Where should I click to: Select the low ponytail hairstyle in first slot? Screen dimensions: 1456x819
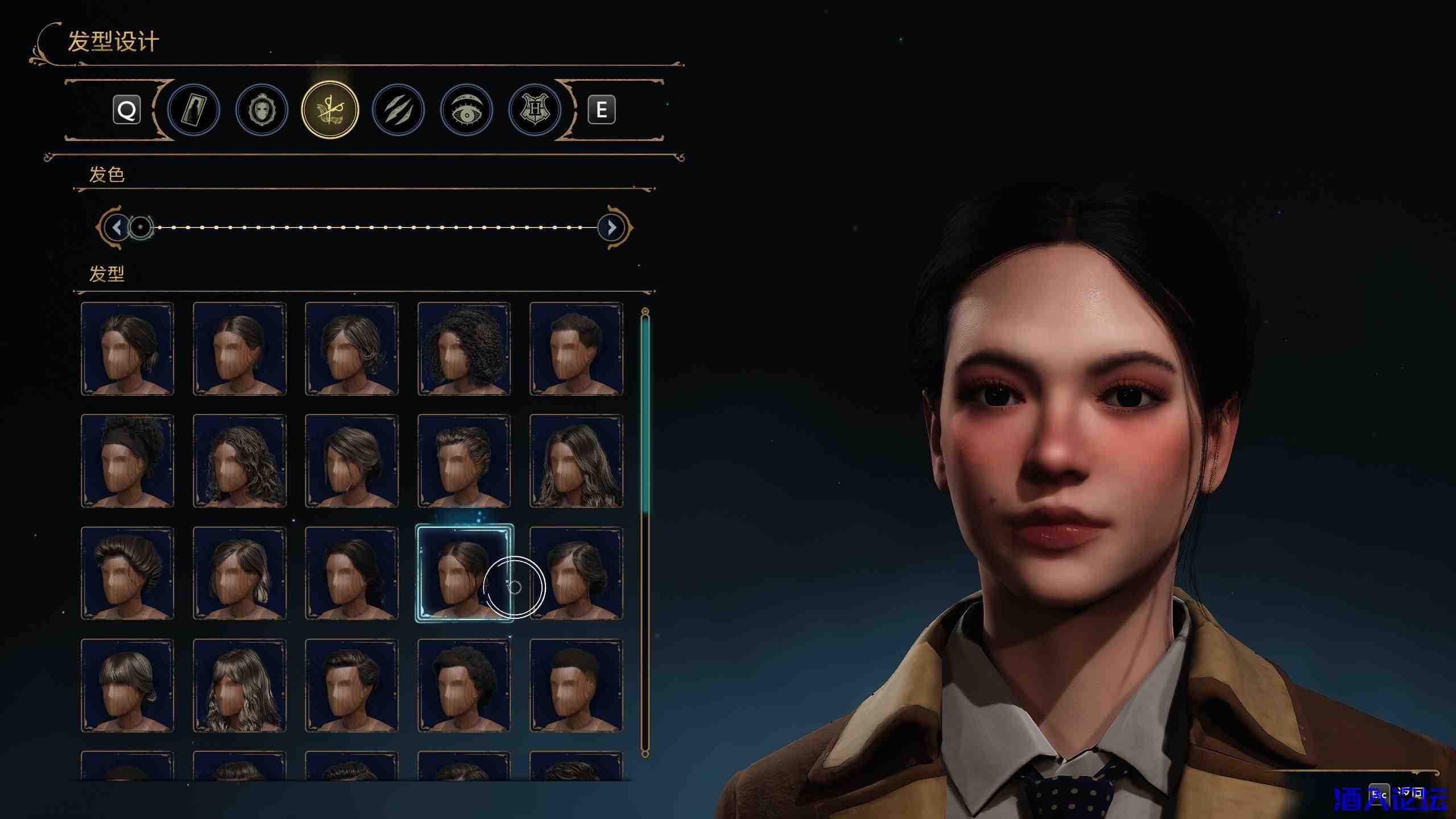(x=127, y=348)
